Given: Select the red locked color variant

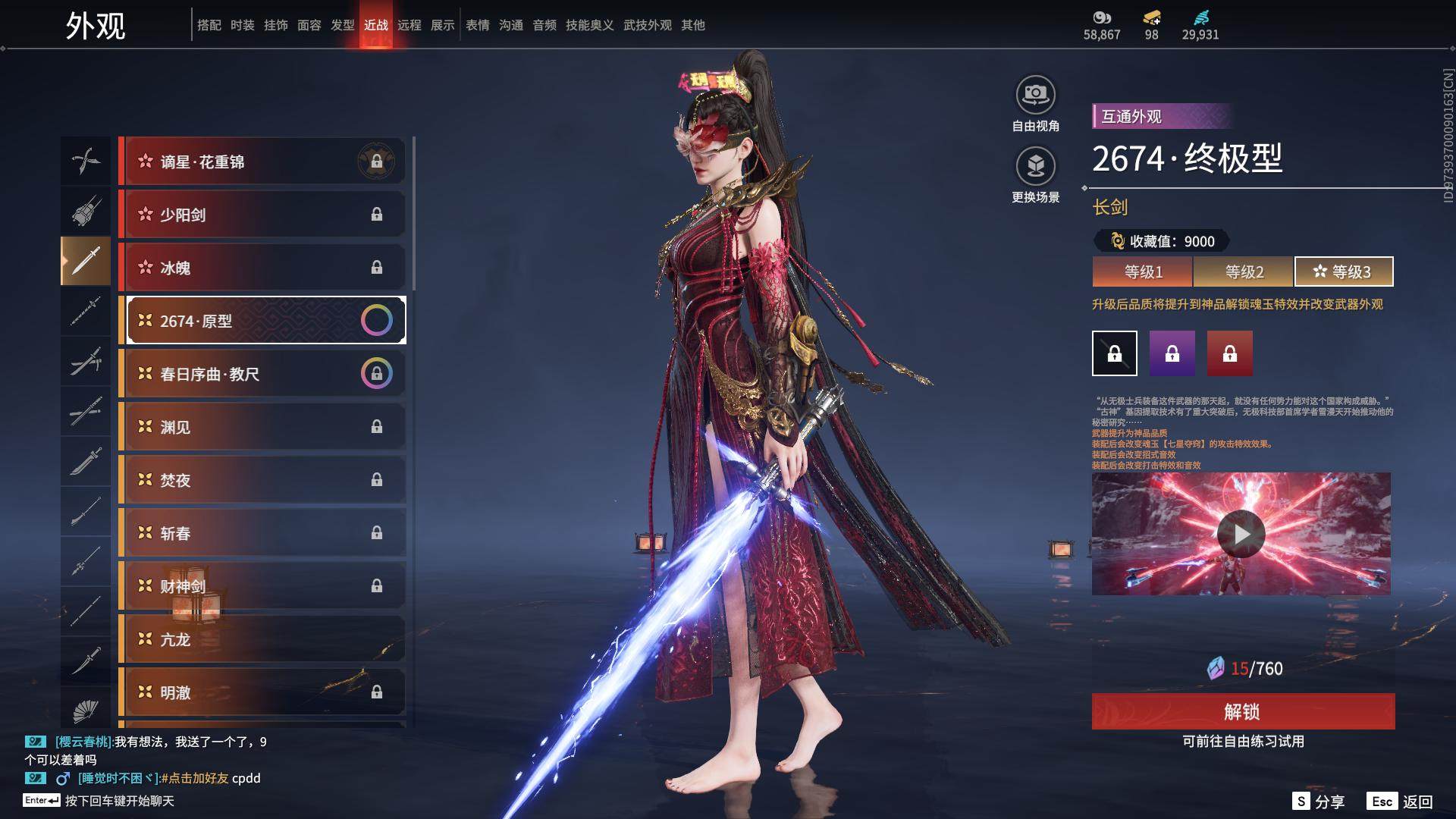Looking at the screenshot, I should coord(1229,353).
